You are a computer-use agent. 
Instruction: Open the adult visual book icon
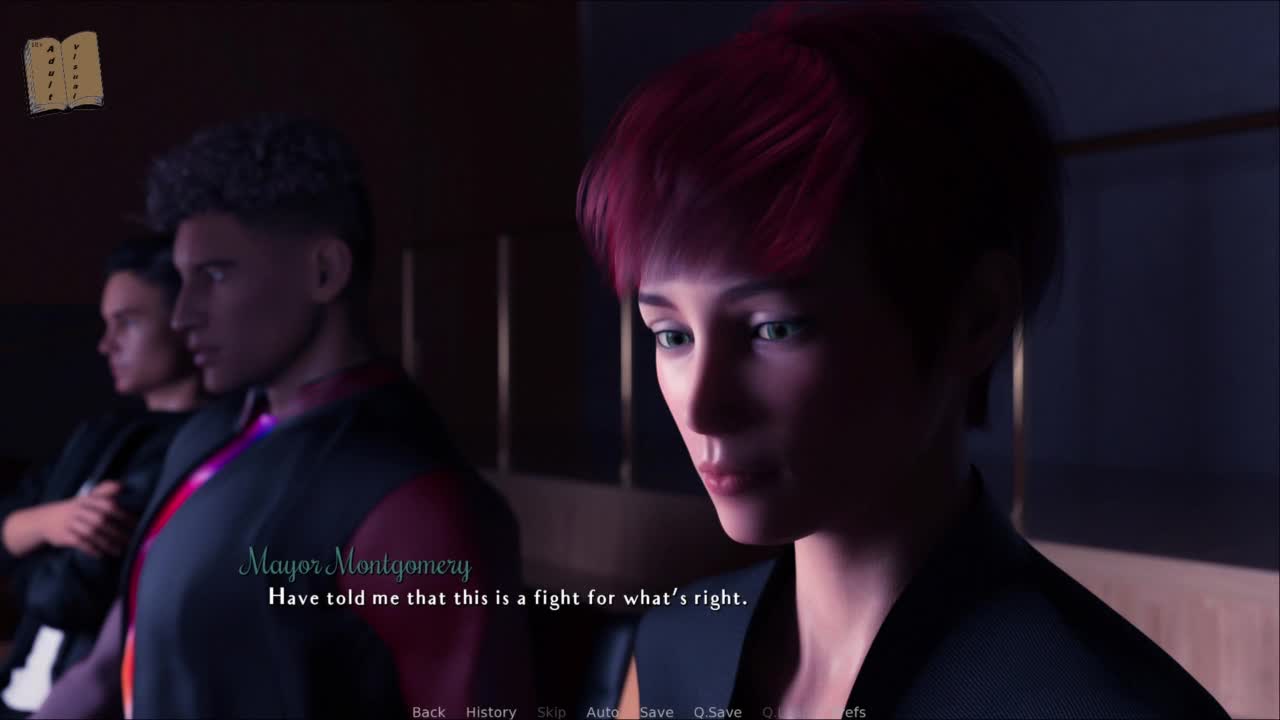pyautogui.click(x=63, y=72)
